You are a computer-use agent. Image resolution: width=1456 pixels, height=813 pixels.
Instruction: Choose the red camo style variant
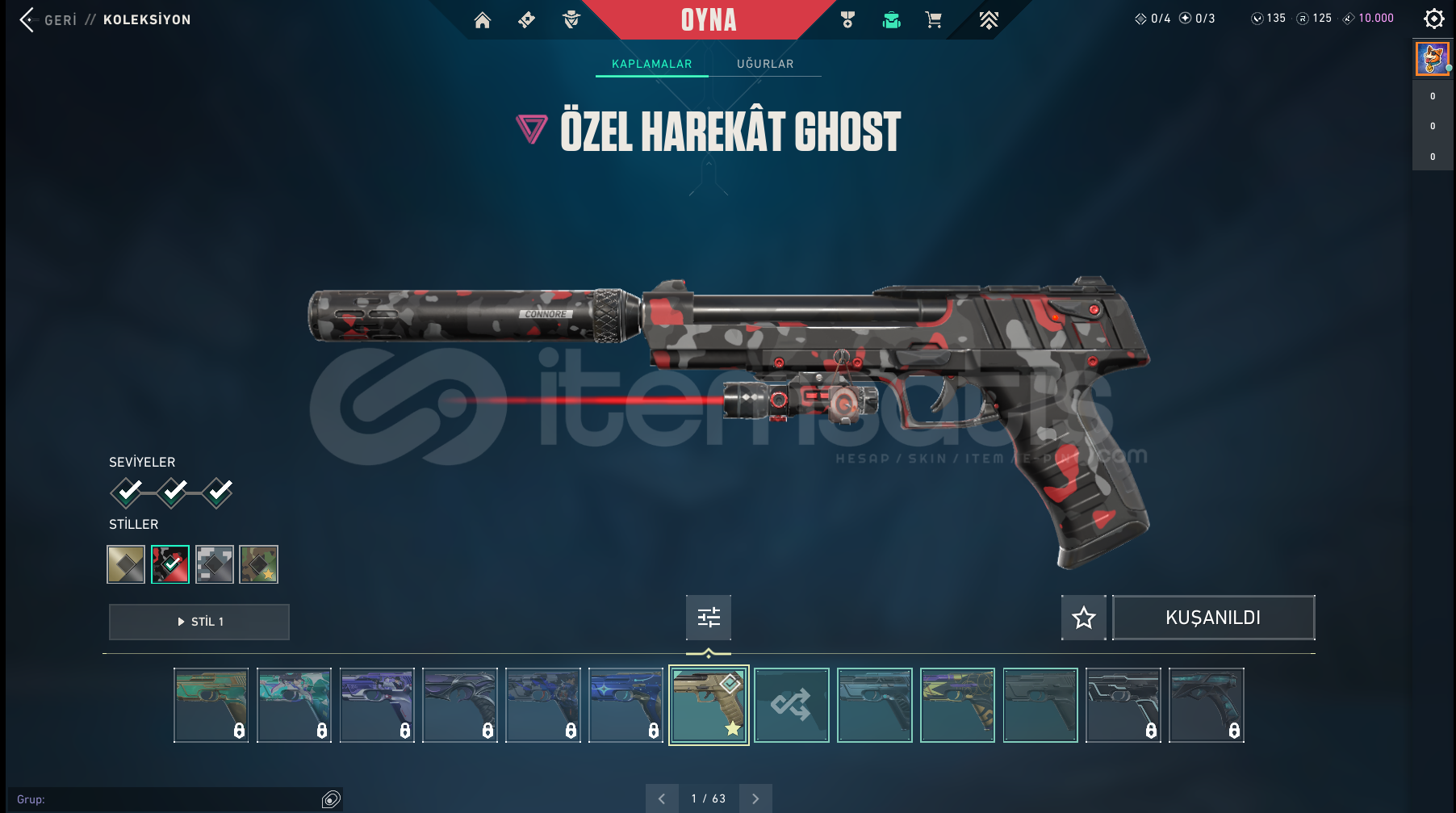[x=170, y=564]
